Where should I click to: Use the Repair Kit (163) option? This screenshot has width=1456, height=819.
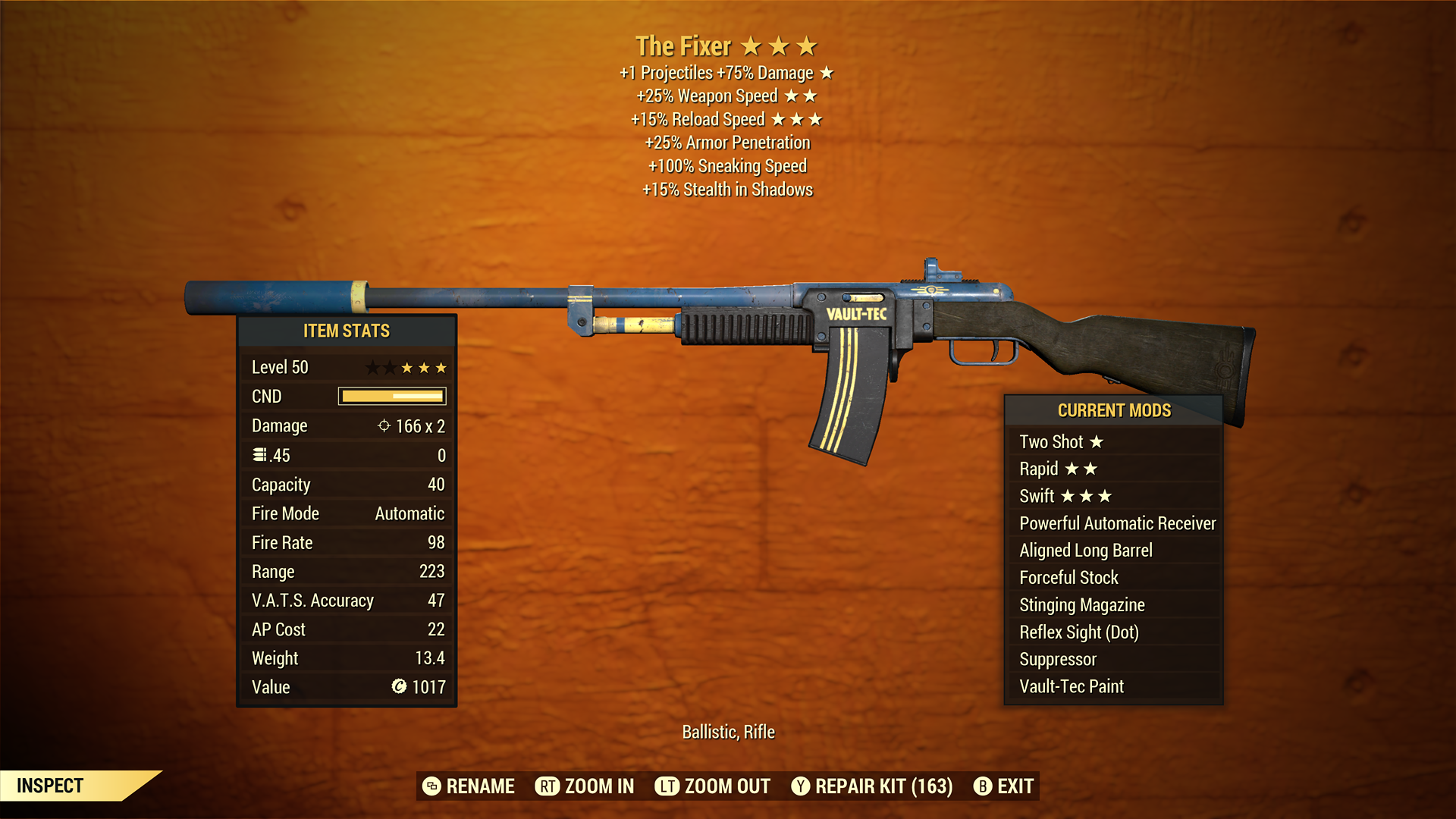[872, 786]
